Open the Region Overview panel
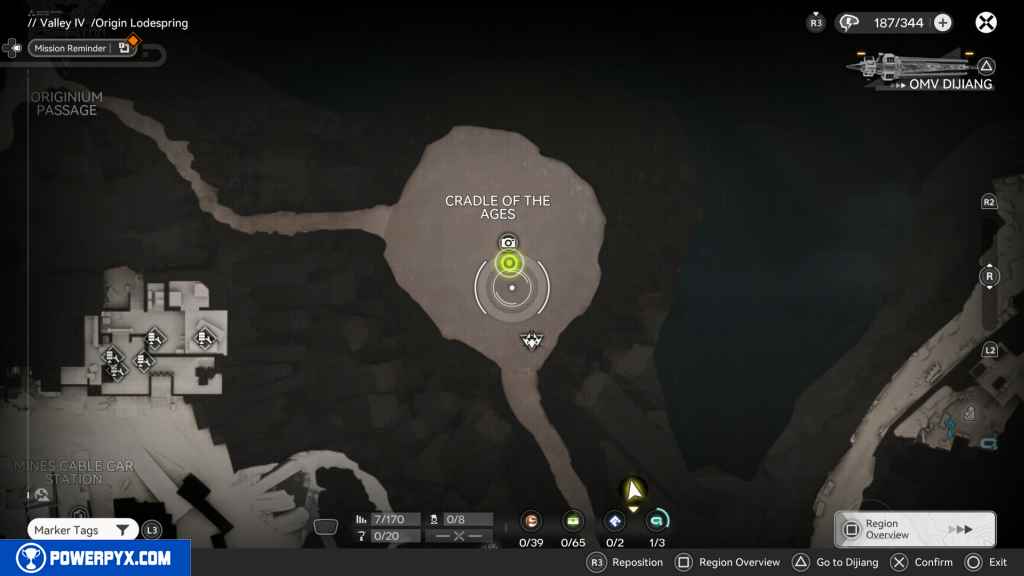The image size is (1024, 576). click(x=914, y=529)
